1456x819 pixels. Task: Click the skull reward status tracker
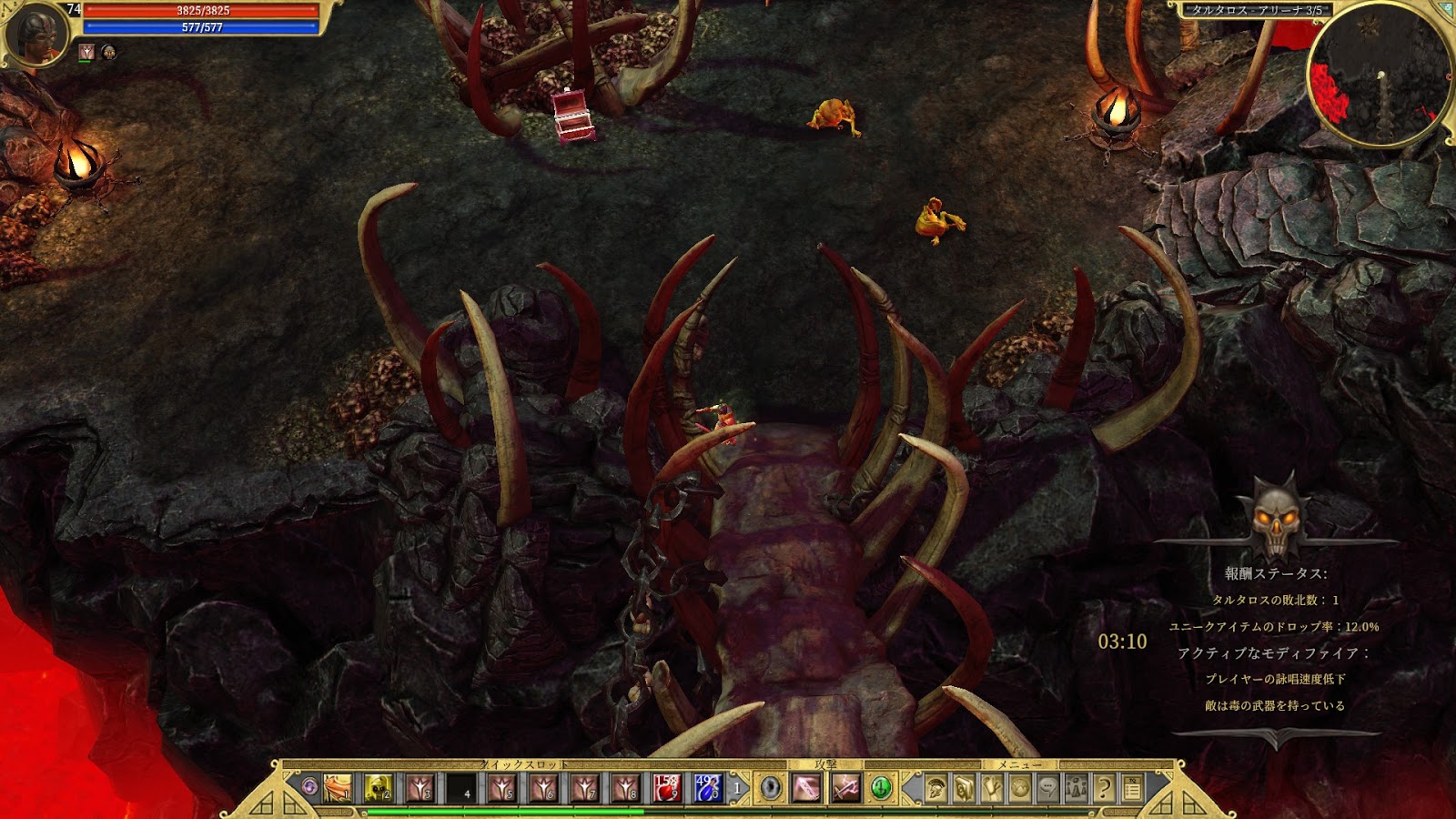click(1275, 515)
